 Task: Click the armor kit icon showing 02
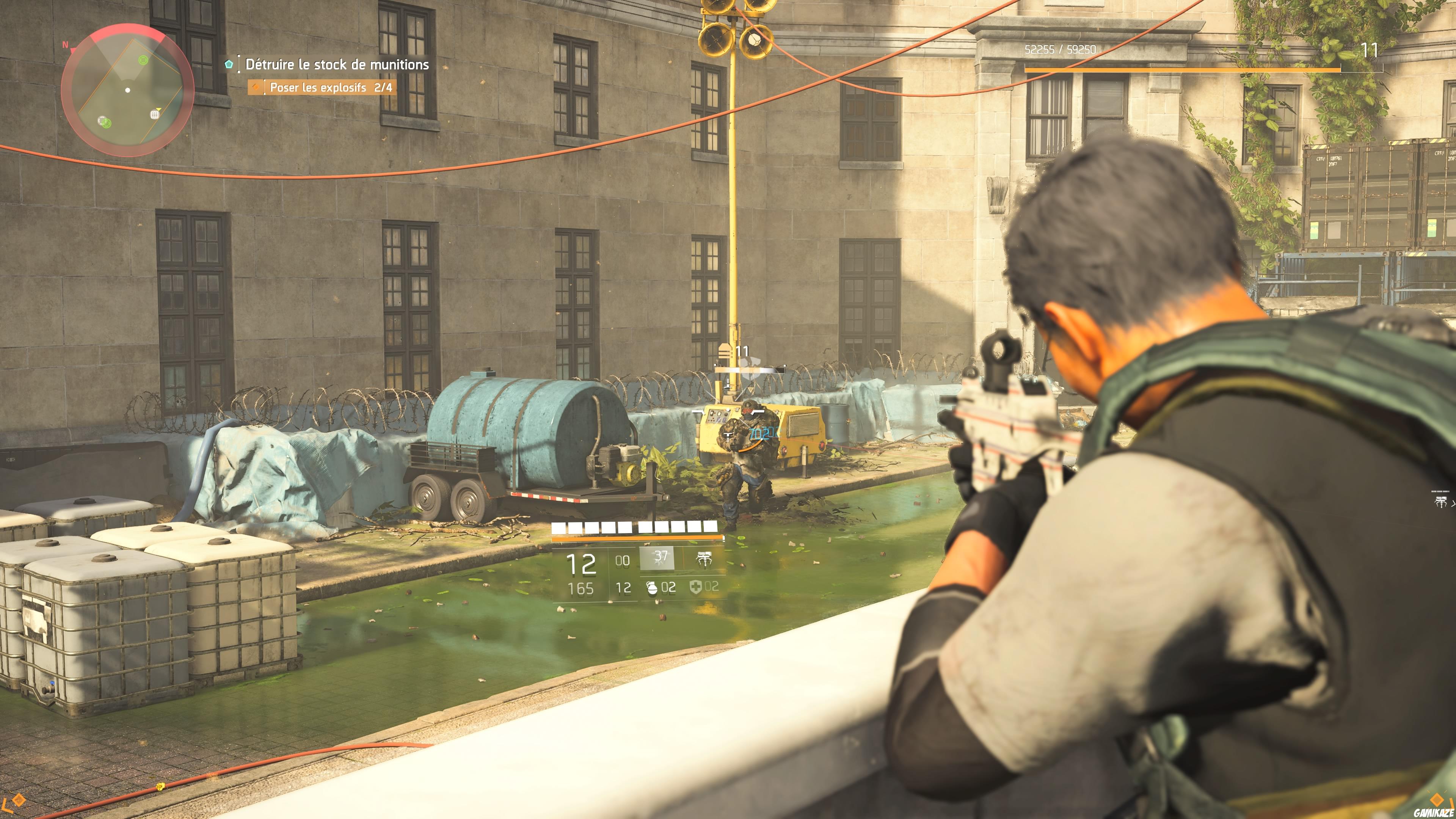pyautogui.click(x=697, y=588)
